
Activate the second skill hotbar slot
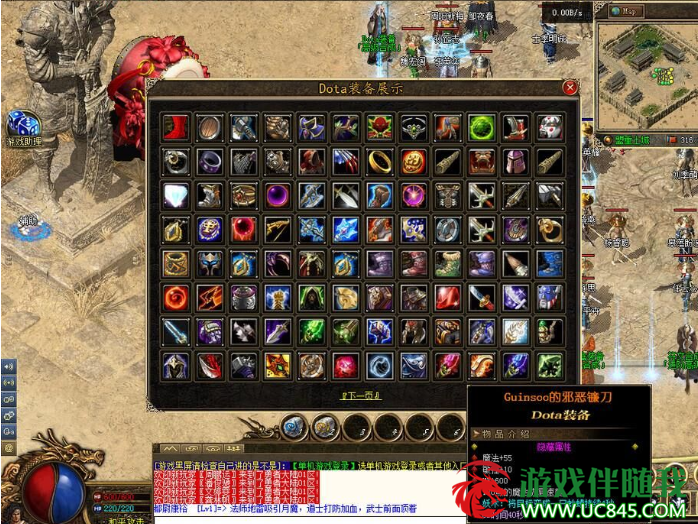[x=325, y=428]
